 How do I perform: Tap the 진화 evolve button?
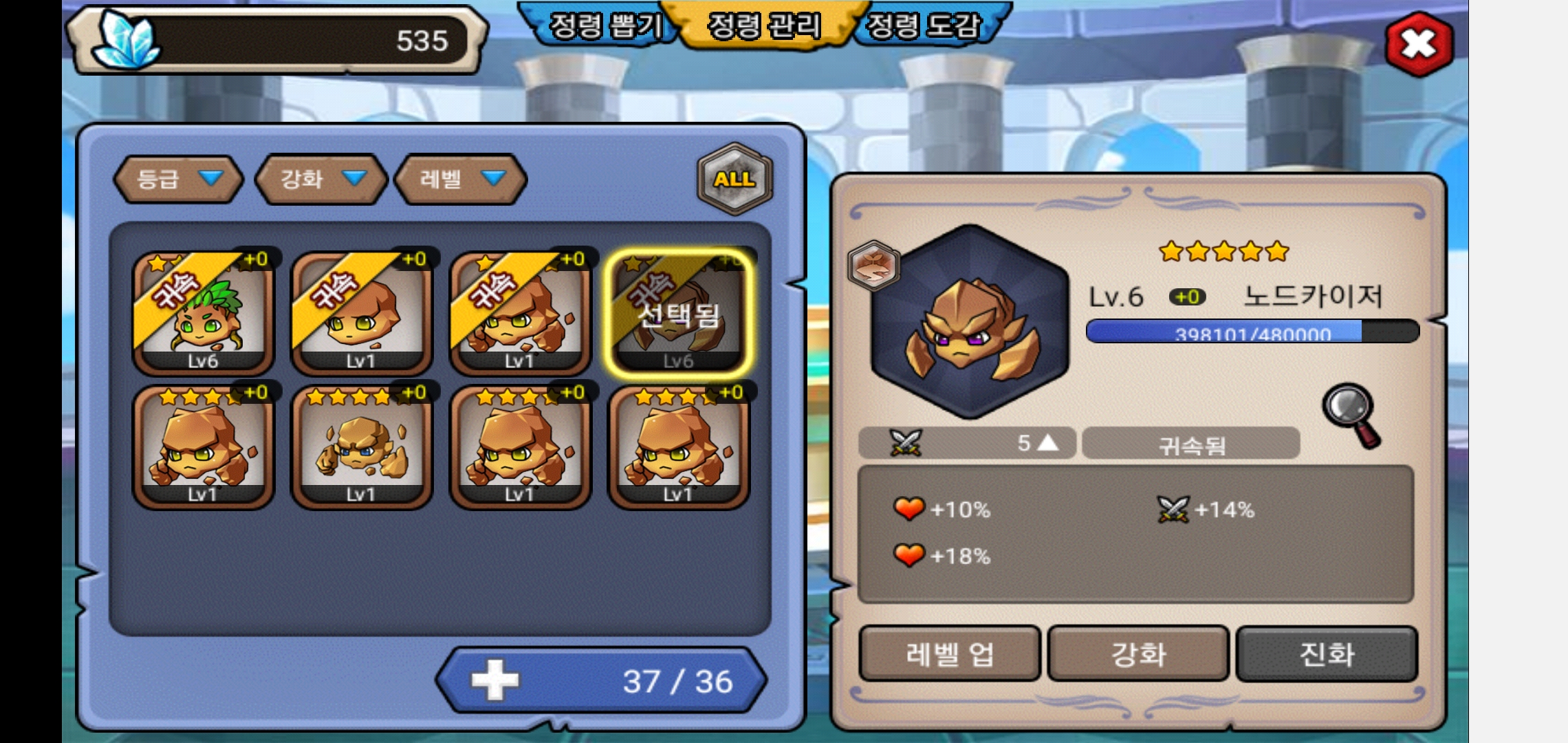1327,654
